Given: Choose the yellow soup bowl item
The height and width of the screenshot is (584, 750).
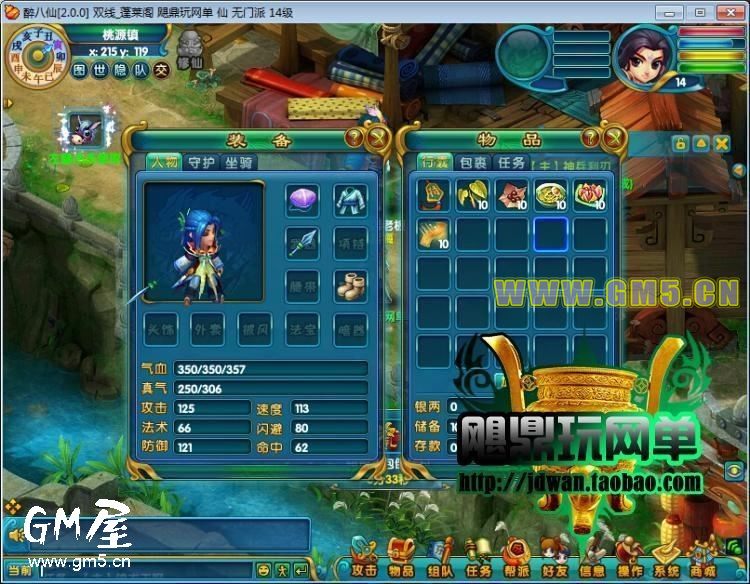Looking at the screenshot, I should pyautogui.click(x=550, y=193).
